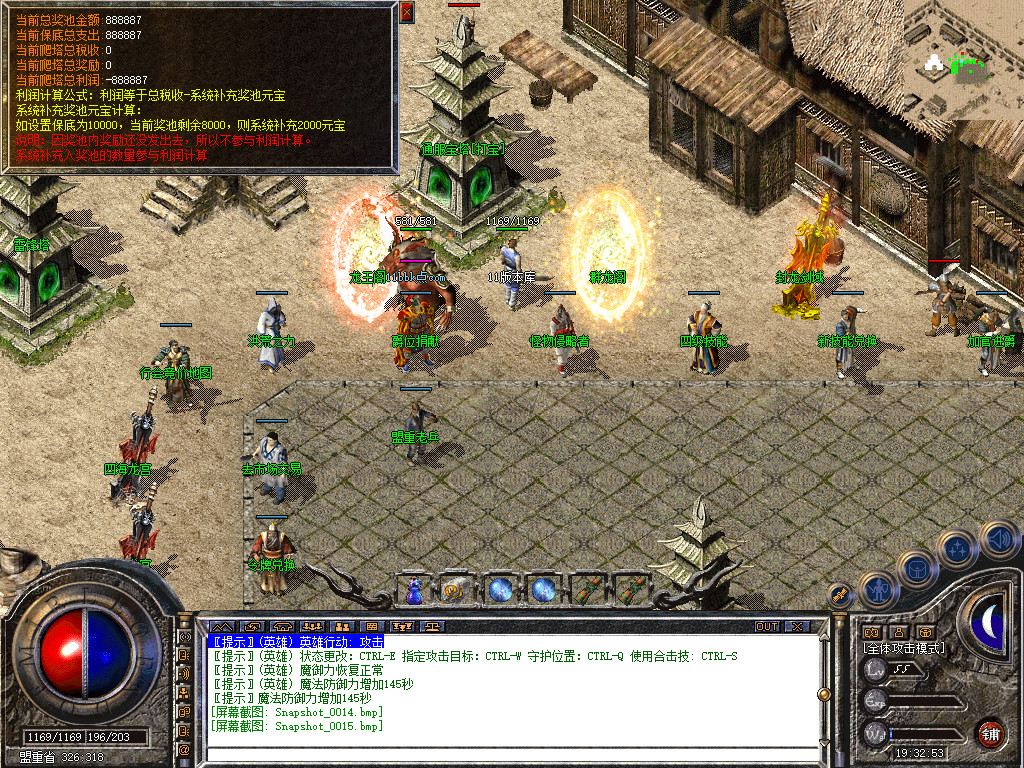Click the OUT button above chat
The width and height of the screenshot is (1024, 768).
pos(766,627)
